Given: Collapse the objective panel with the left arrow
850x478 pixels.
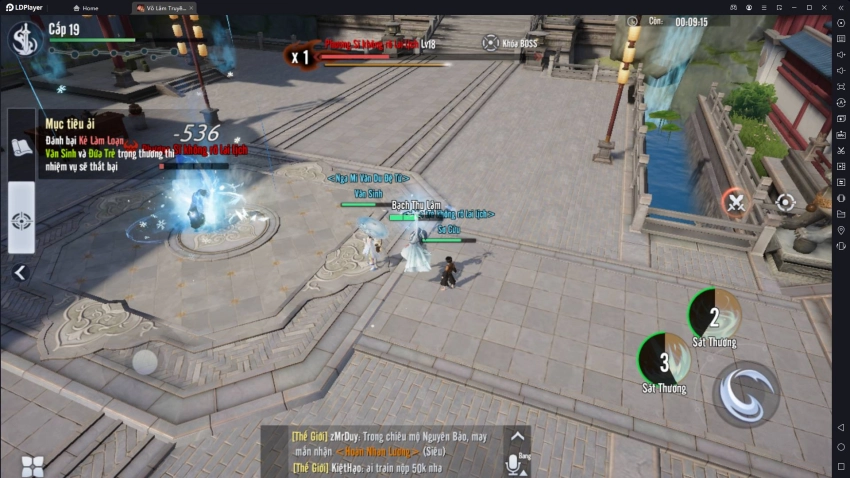Looking at the screenshot, I should coord(19,273).
